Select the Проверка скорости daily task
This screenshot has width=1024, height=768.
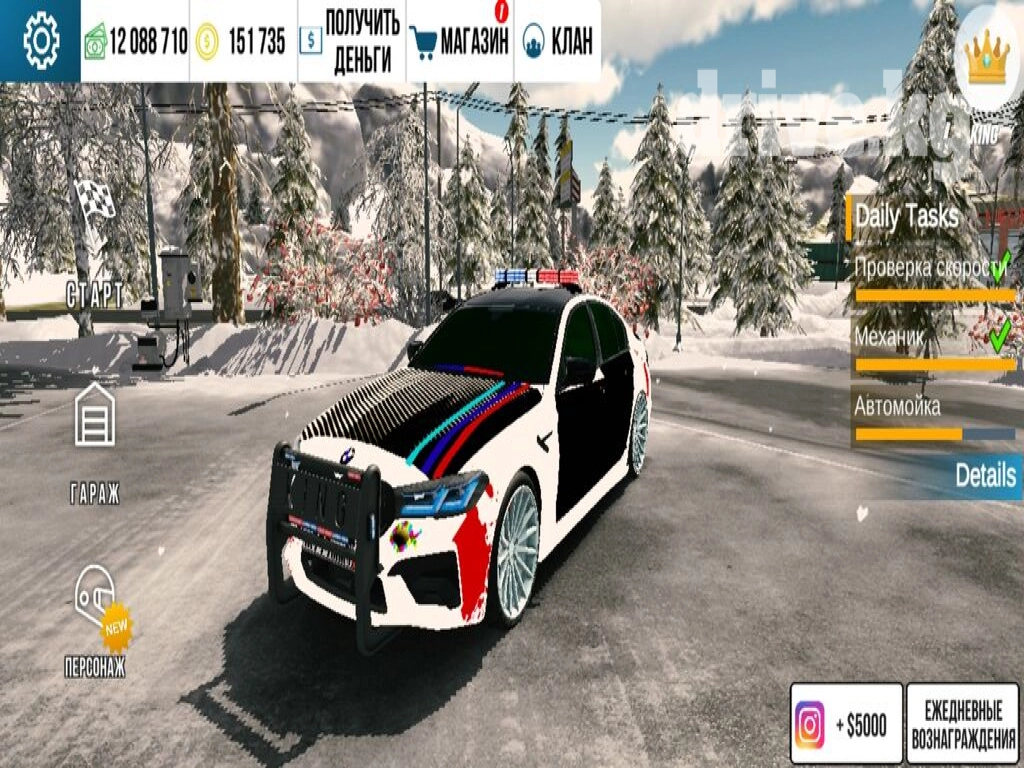pos(930,274)
